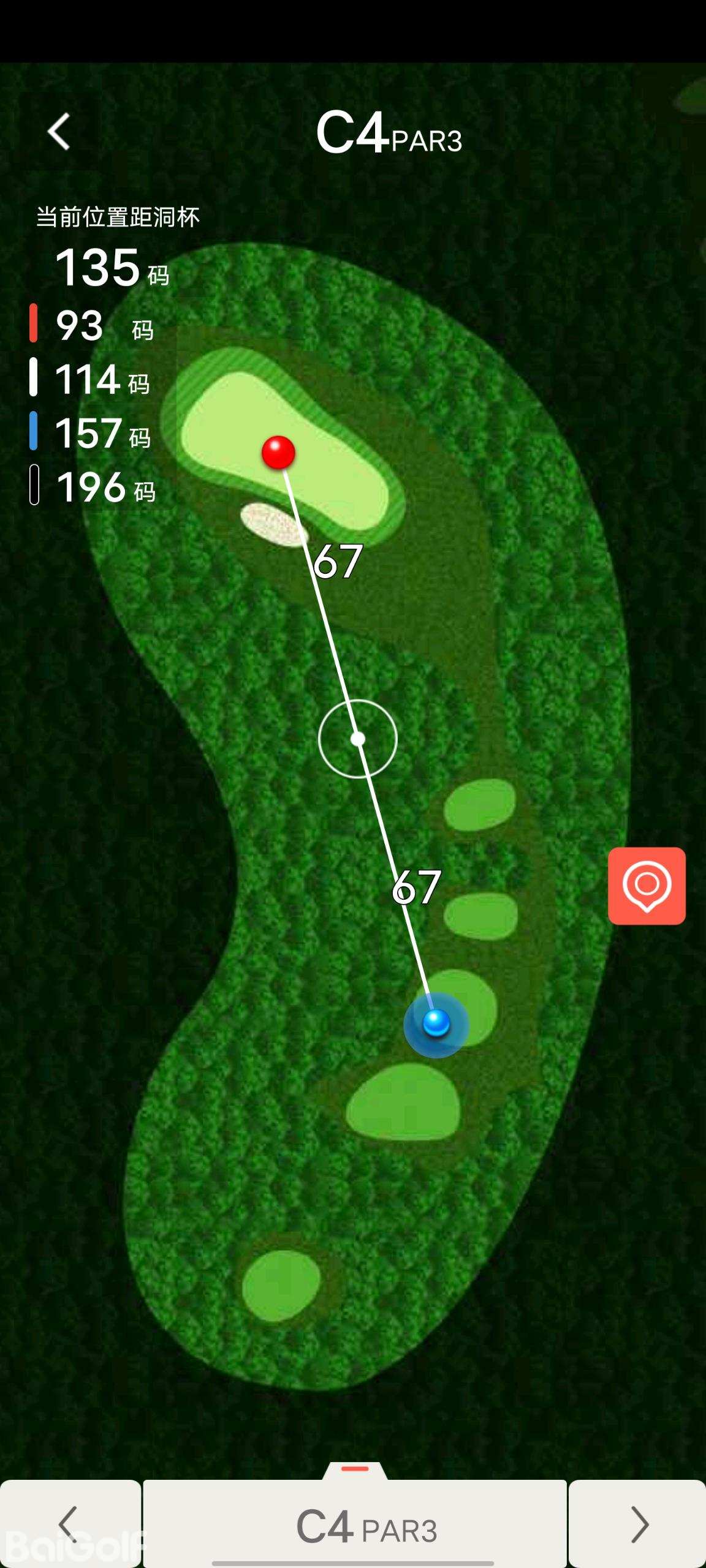Select the red pin flag marker

279,453
